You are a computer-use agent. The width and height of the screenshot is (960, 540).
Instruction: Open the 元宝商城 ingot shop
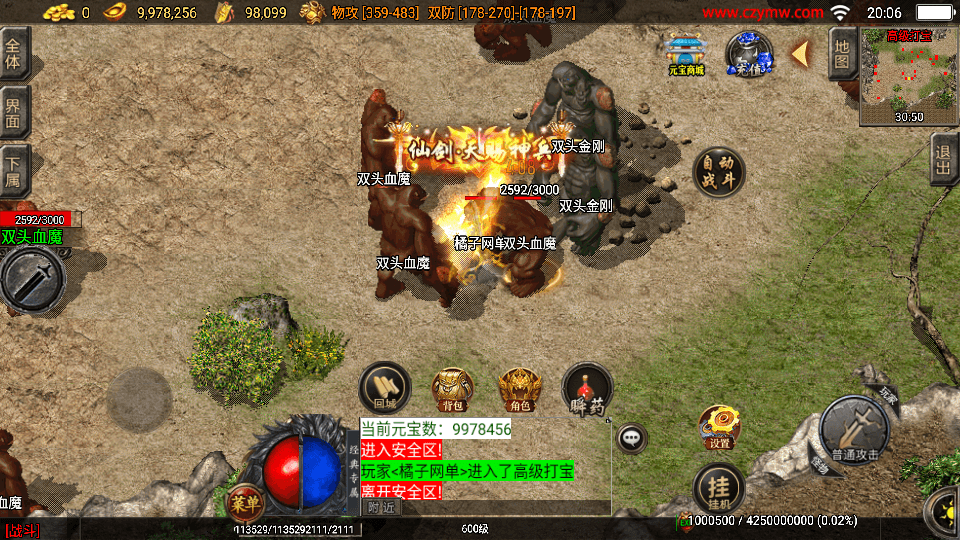click(x=687, y=55)
